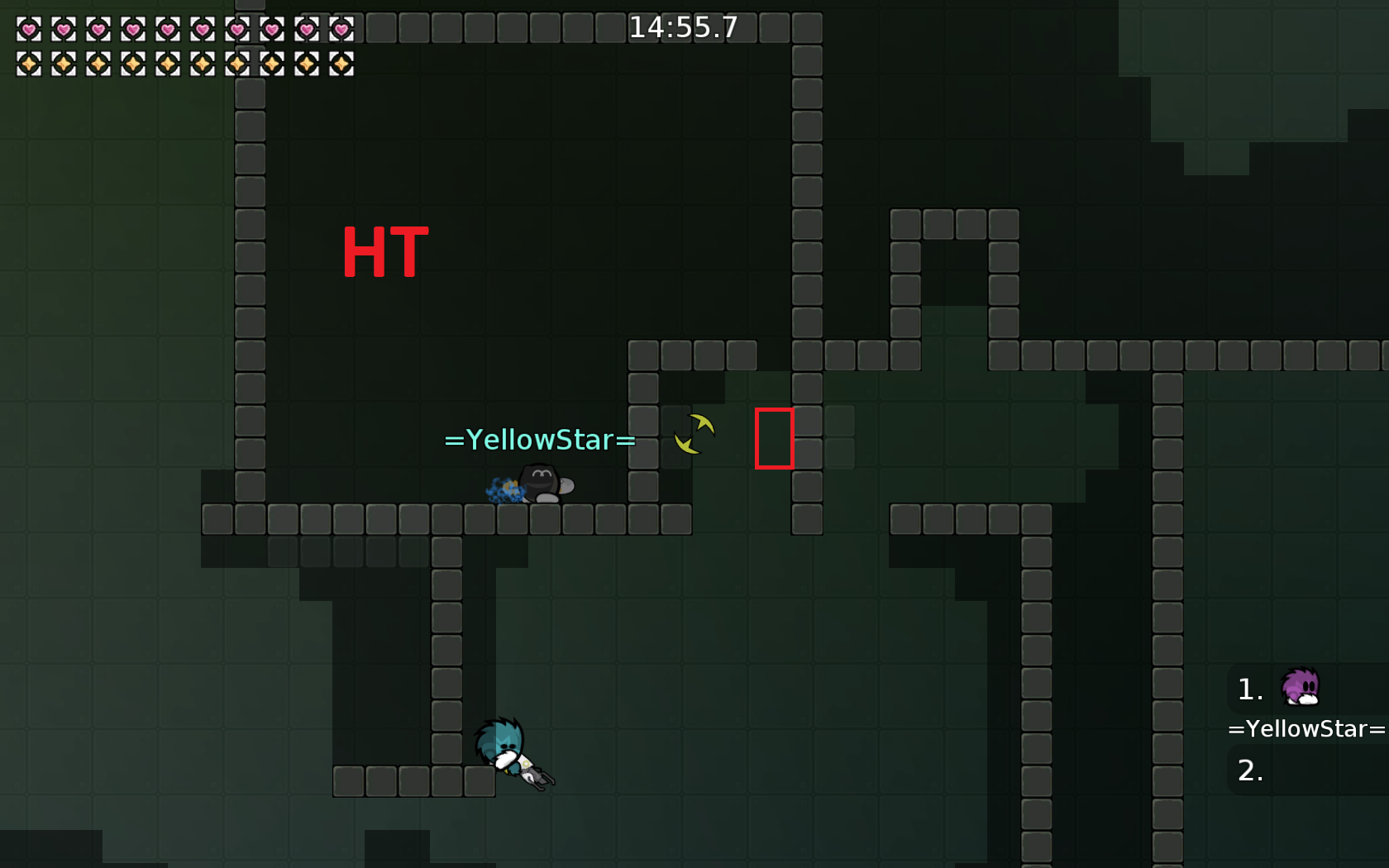The height and width of the screenshot is (868, 1389).
Task: Click the =YellowStar= nameplate above the player
Action: 538,439
